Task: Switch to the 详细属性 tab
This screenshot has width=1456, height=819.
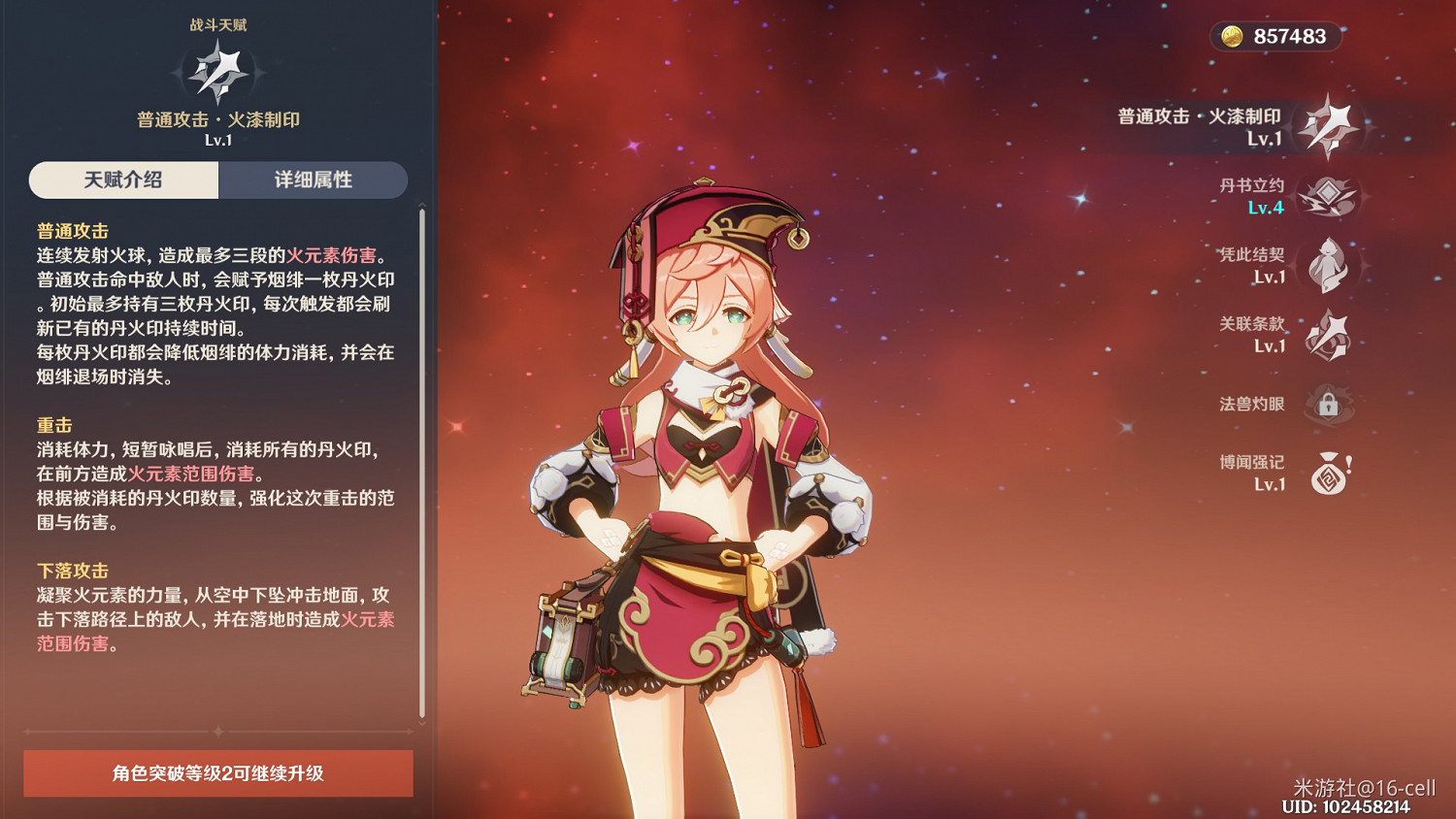Action: pos(314,180)
